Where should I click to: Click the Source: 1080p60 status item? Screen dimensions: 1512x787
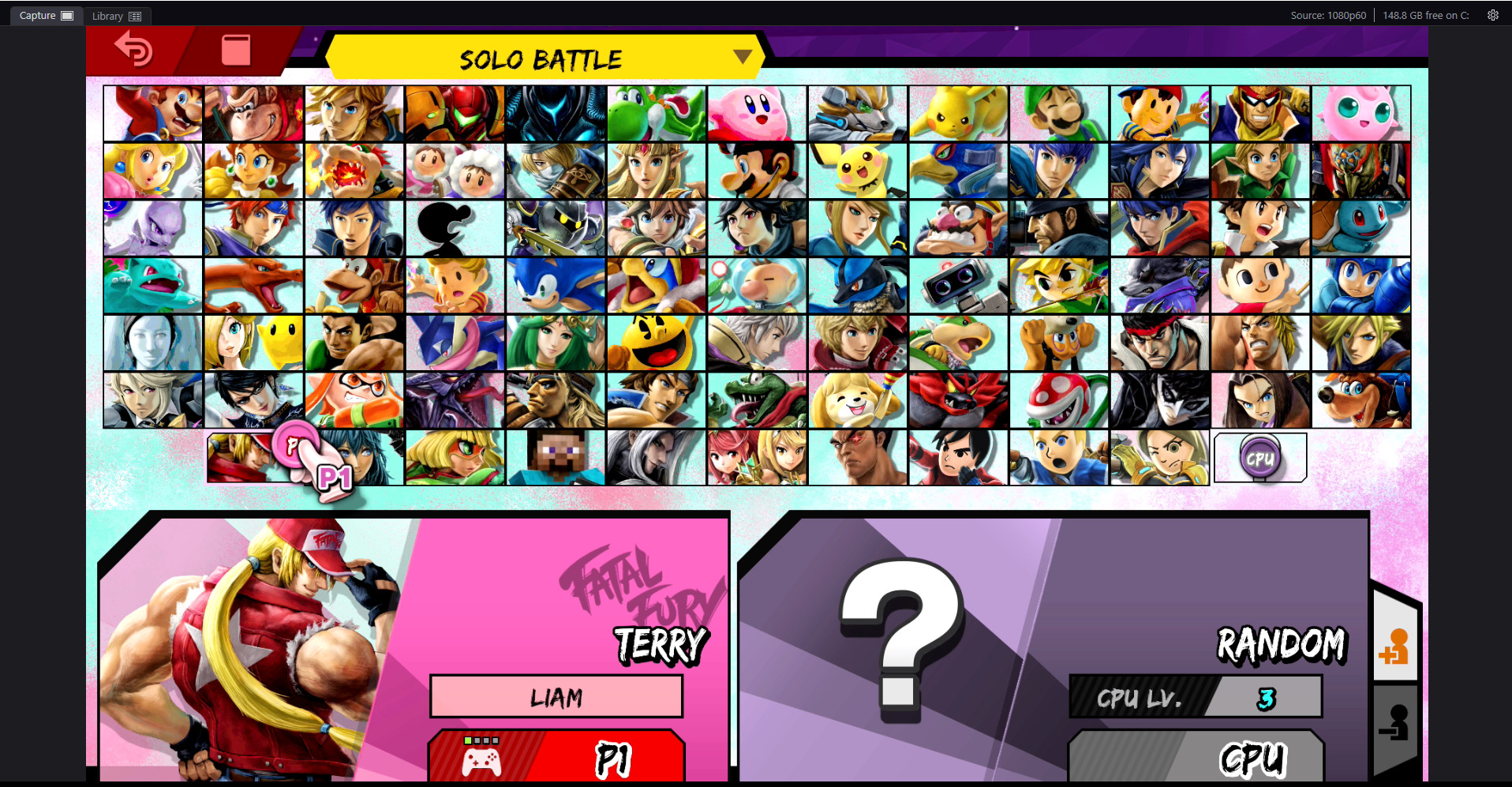click(x=1328, y=14)
